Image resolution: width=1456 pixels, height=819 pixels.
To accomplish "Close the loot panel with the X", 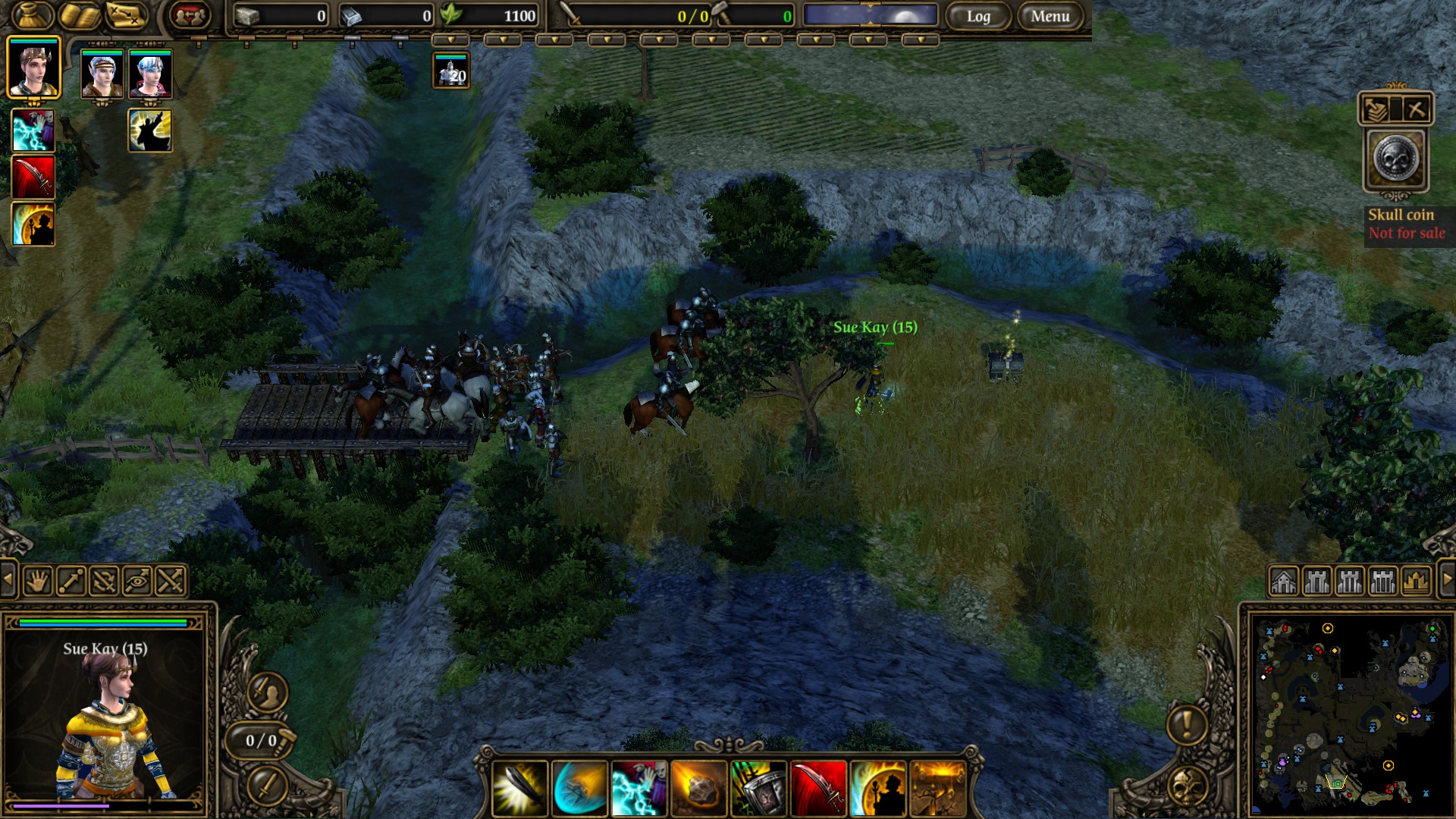I will click(x=1416, y=109).
